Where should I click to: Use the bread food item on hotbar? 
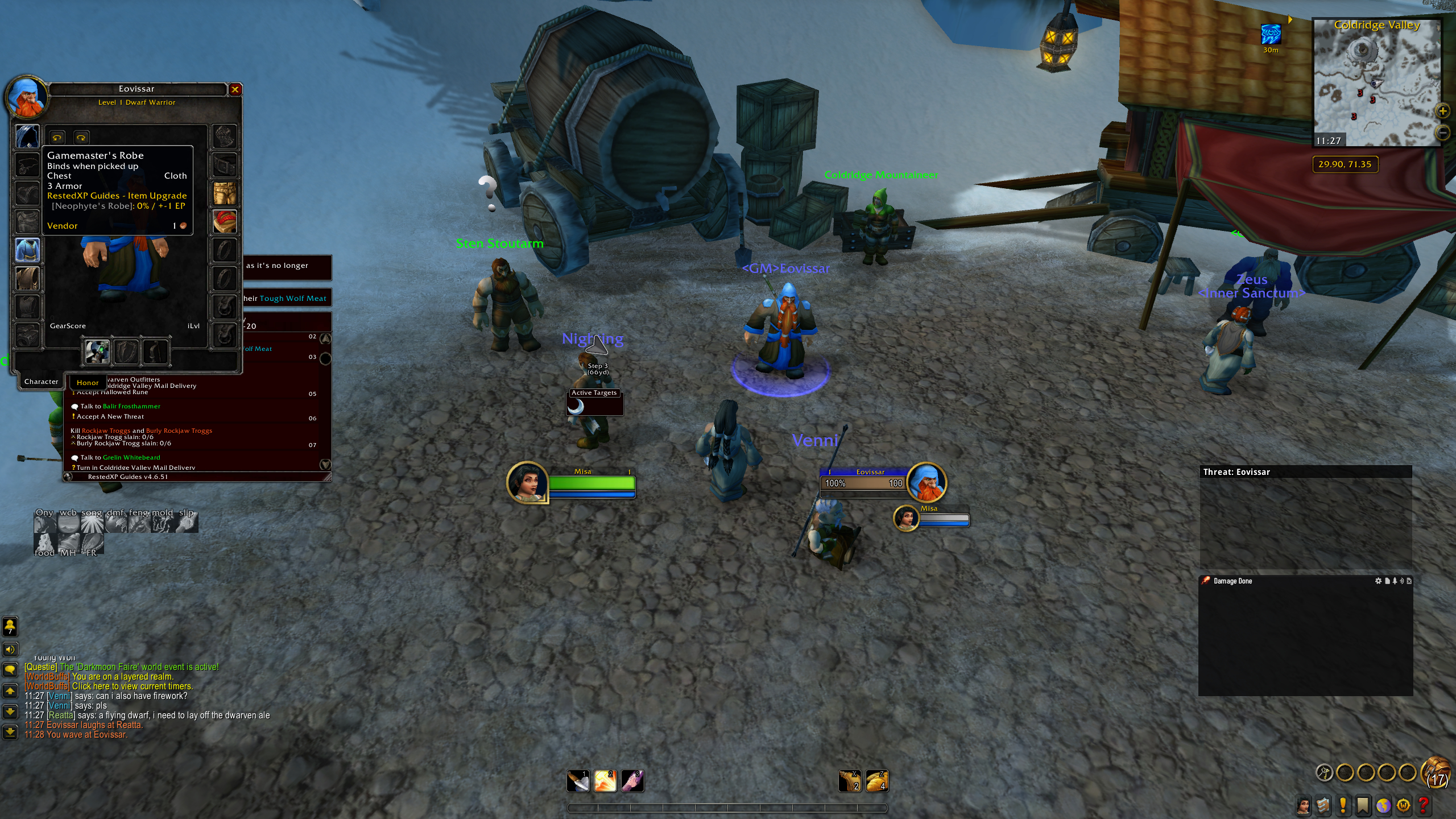coord(877,781)
